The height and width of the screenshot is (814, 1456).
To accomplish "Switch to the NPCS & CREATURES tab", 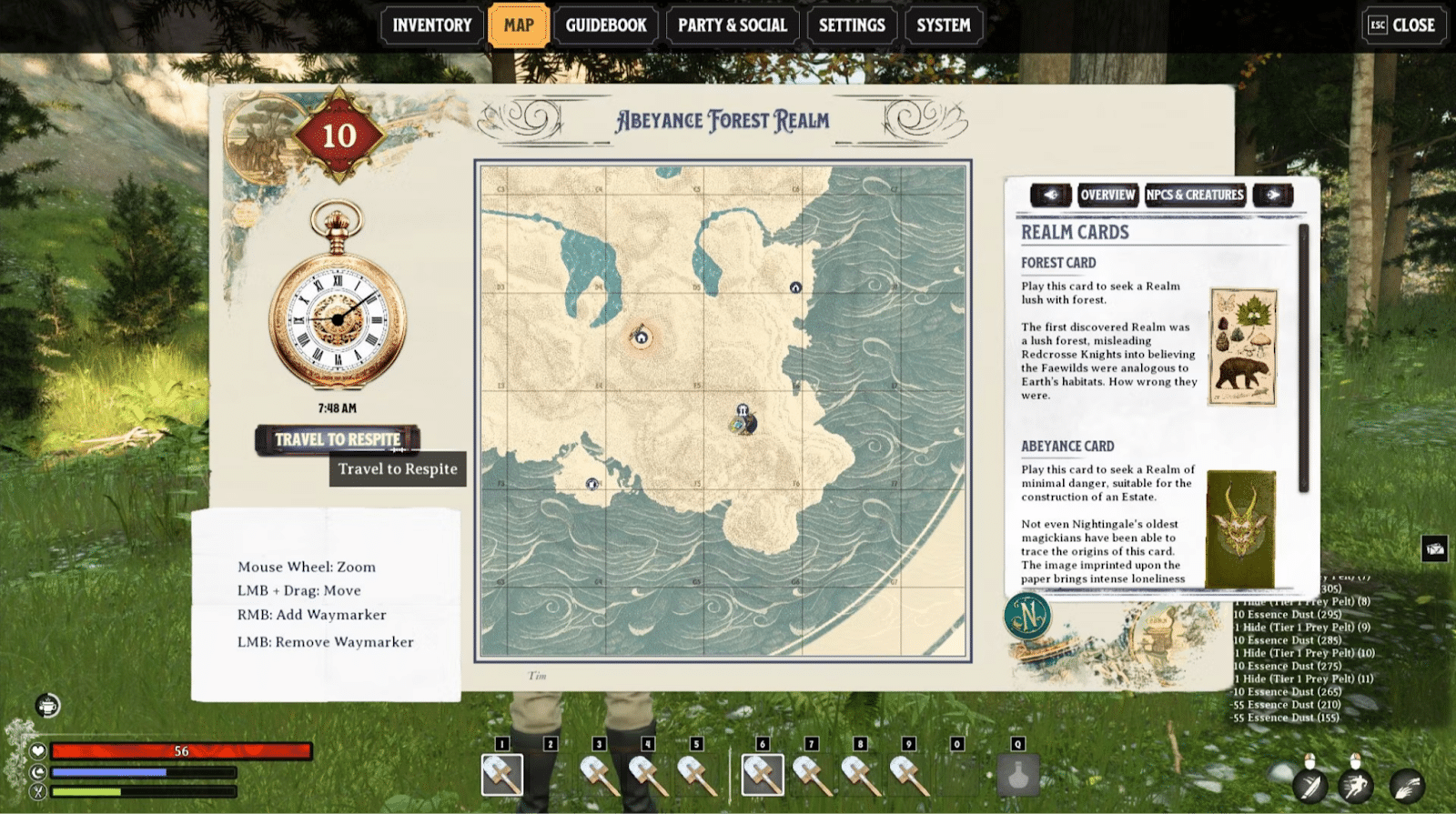I will [1195, 194].
